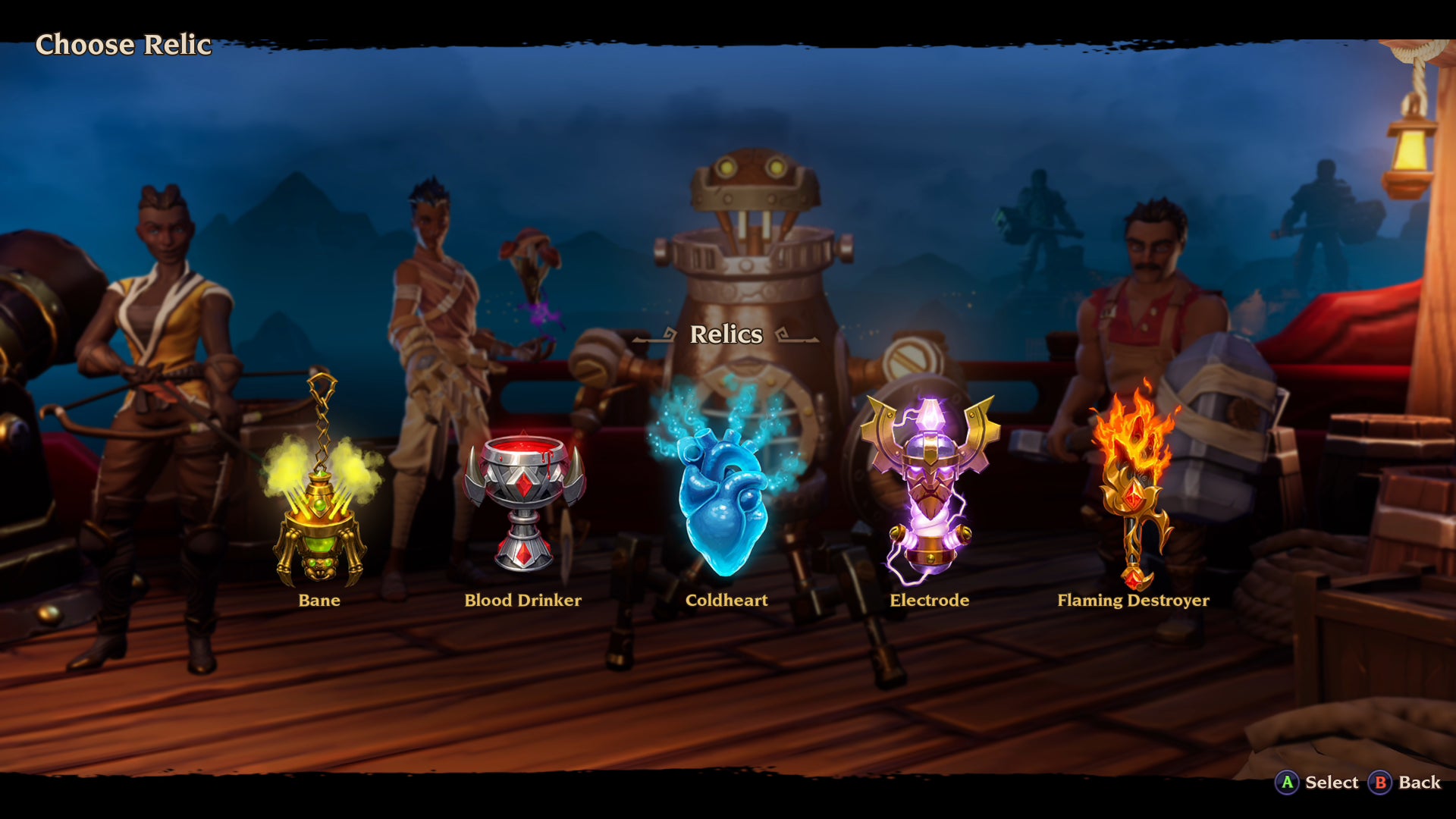Click the Electrode label text
The width and height of the screenshot is (1456, 819).
click(928, 600)
